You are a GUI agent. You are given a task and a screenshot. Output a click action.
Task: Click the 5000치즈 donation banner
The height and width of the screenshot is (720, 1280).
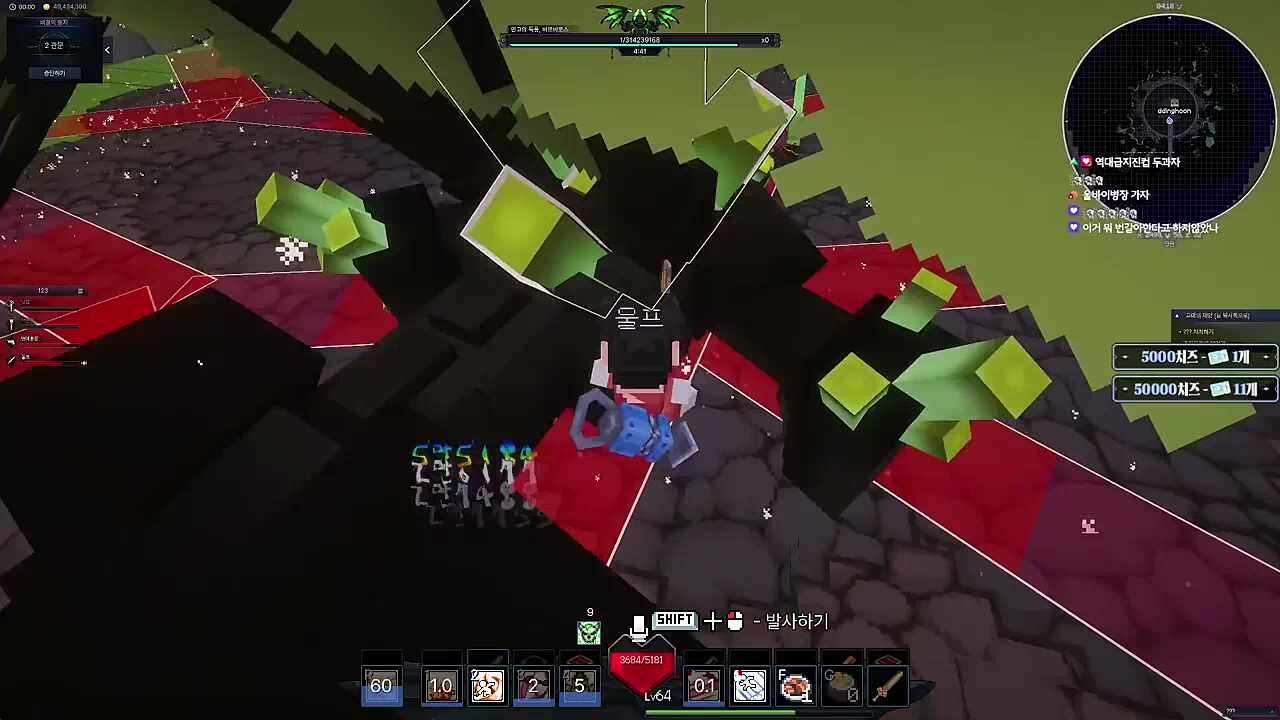1195,357
